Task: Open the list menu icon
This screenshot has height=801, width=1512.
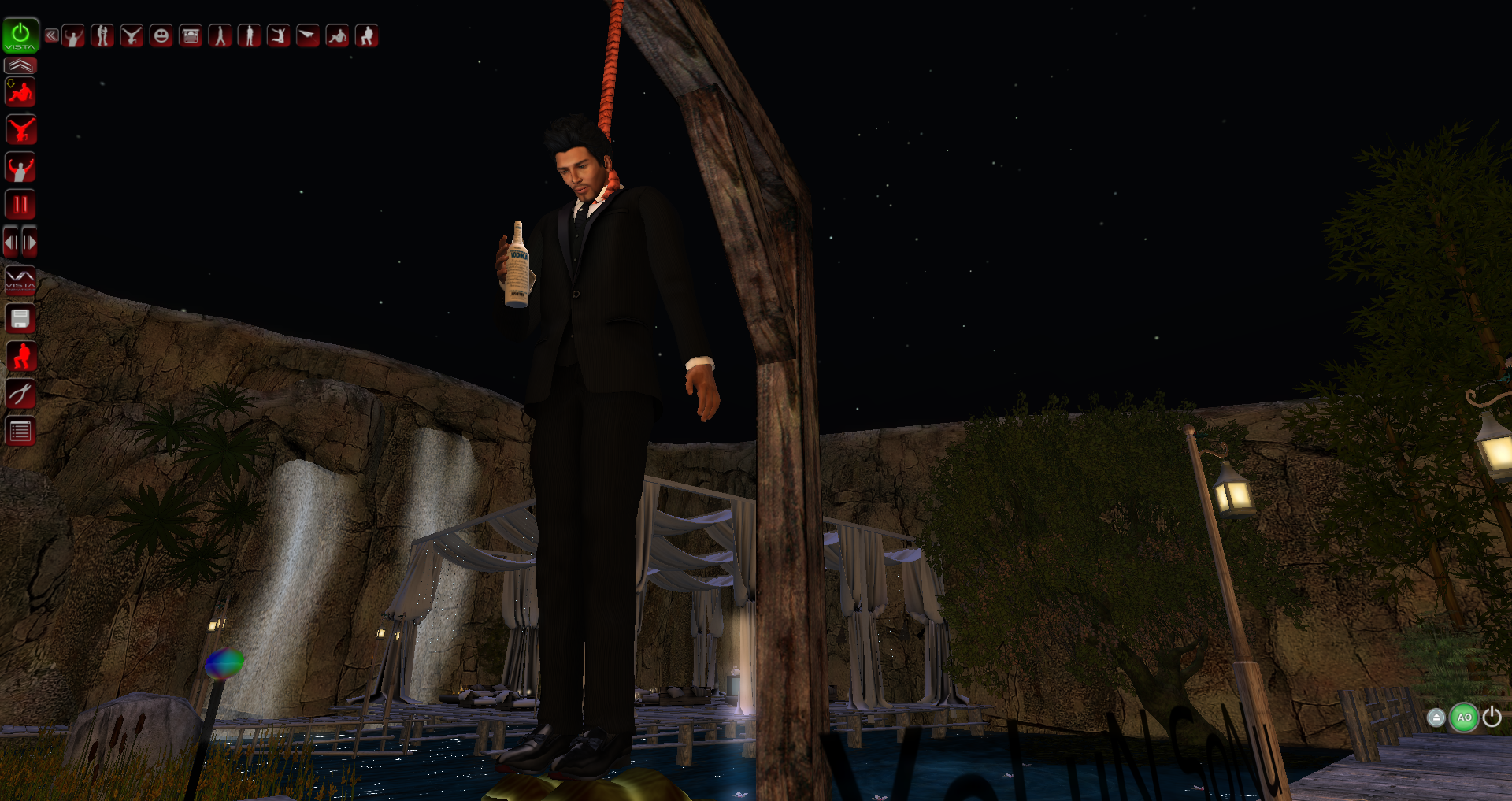Action: pyautogui.click(x=20, y=431)
